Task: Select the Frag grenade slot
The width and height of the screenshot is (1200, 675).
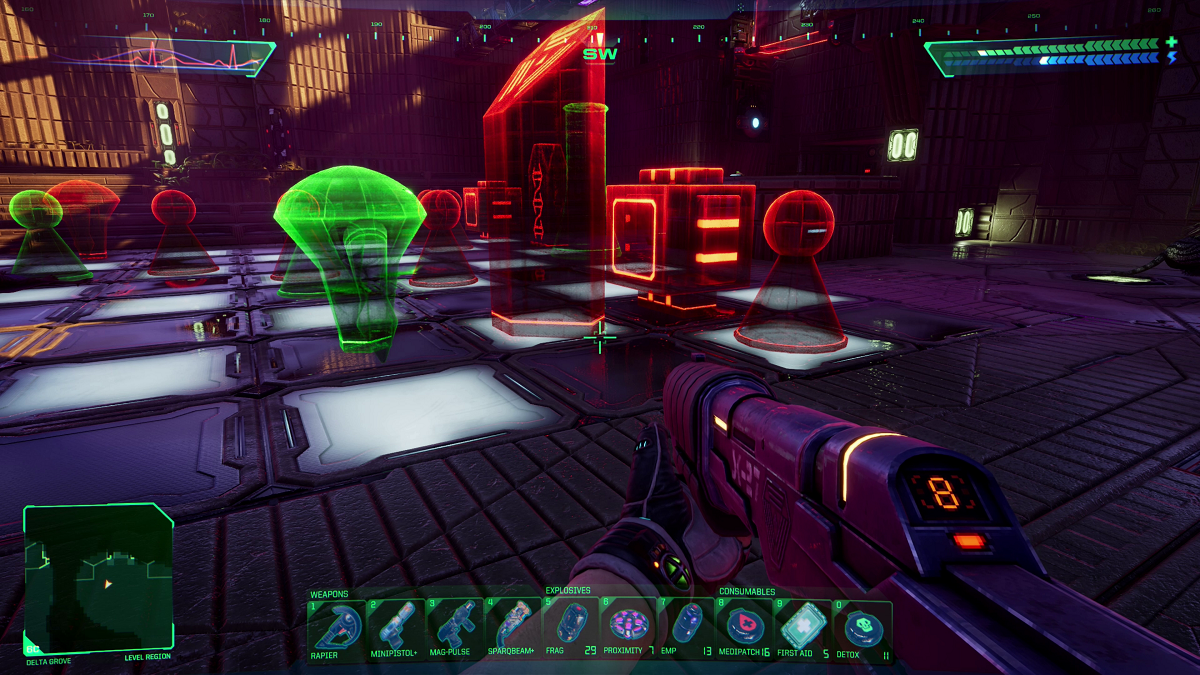Action: 570,628
